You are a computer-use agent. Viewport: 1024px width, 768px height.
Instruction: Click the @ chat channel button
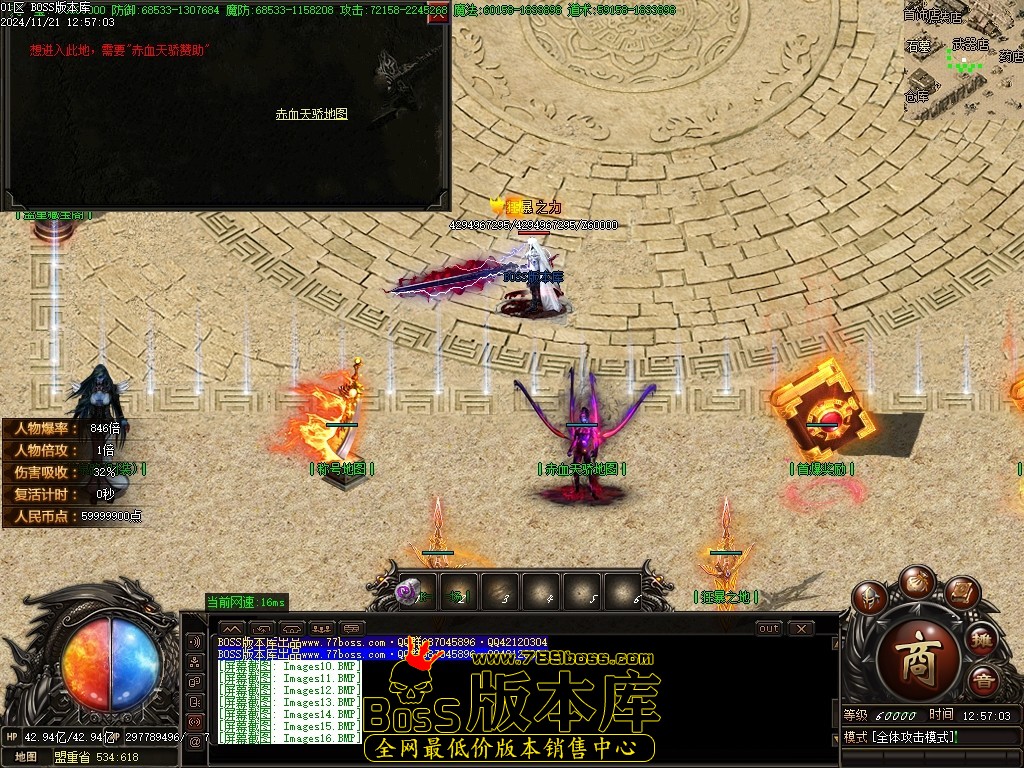[195, 741]
